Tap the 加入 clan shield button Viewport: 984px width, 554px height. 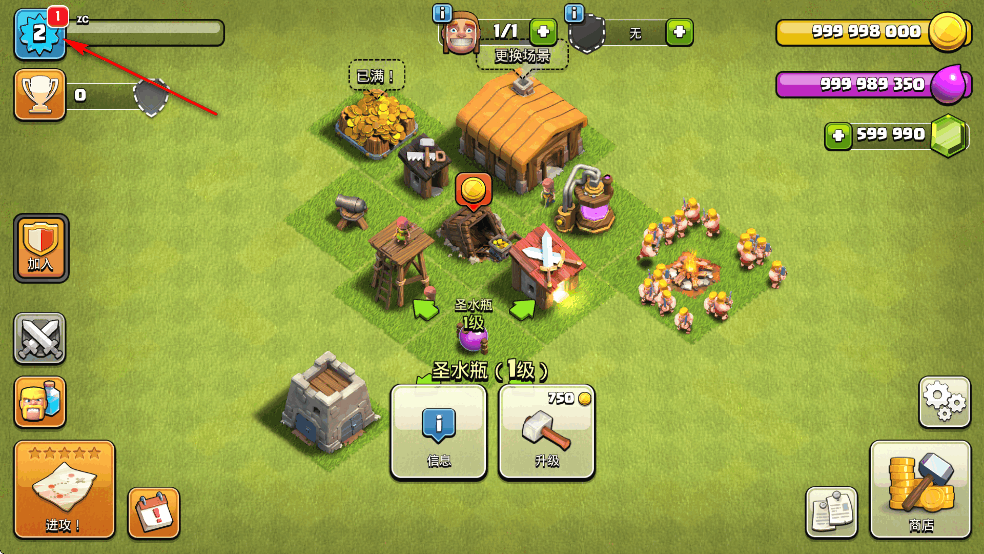(x=41, y=247)
